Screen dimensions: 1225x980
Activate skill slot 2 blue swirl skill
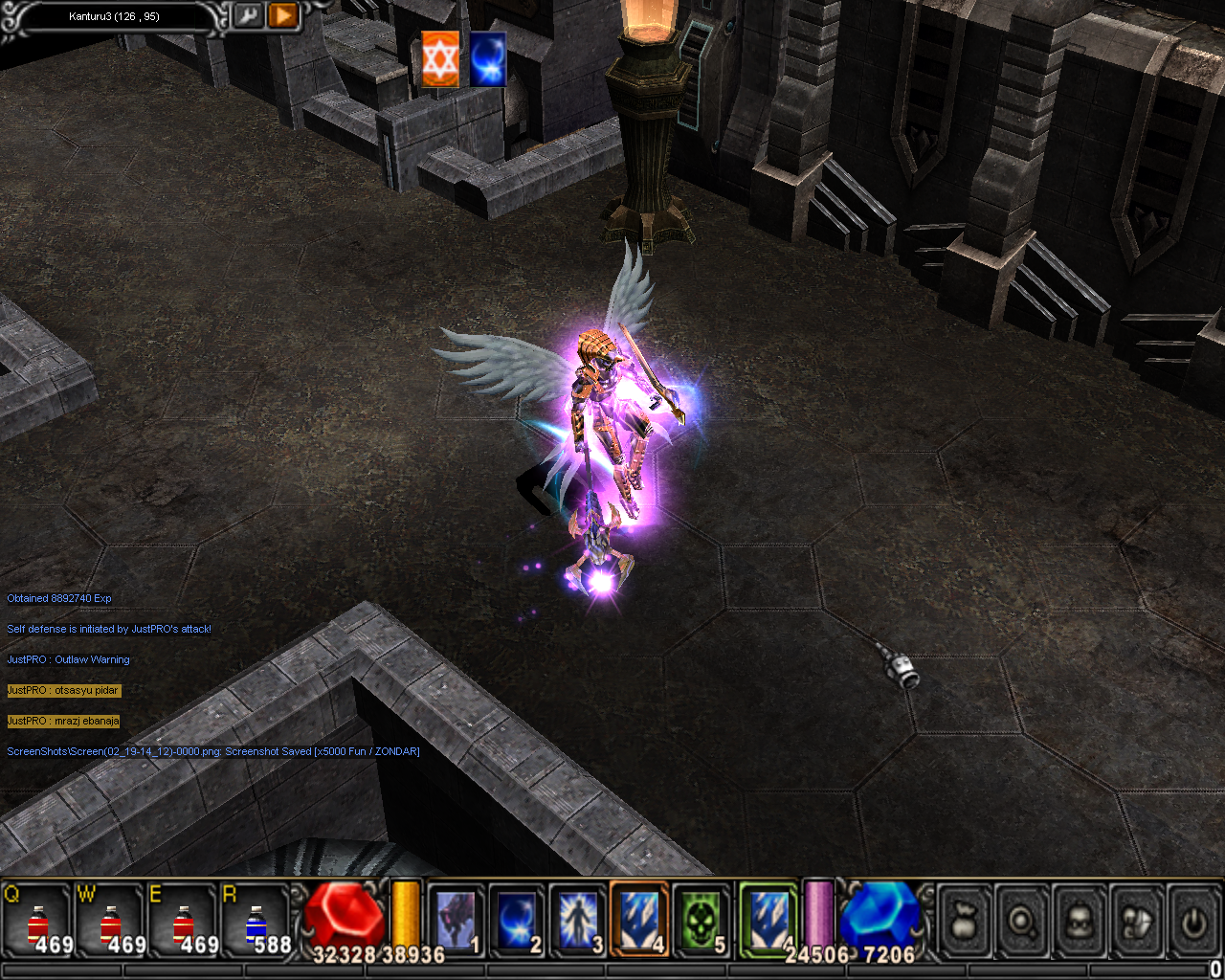point(517,920)
